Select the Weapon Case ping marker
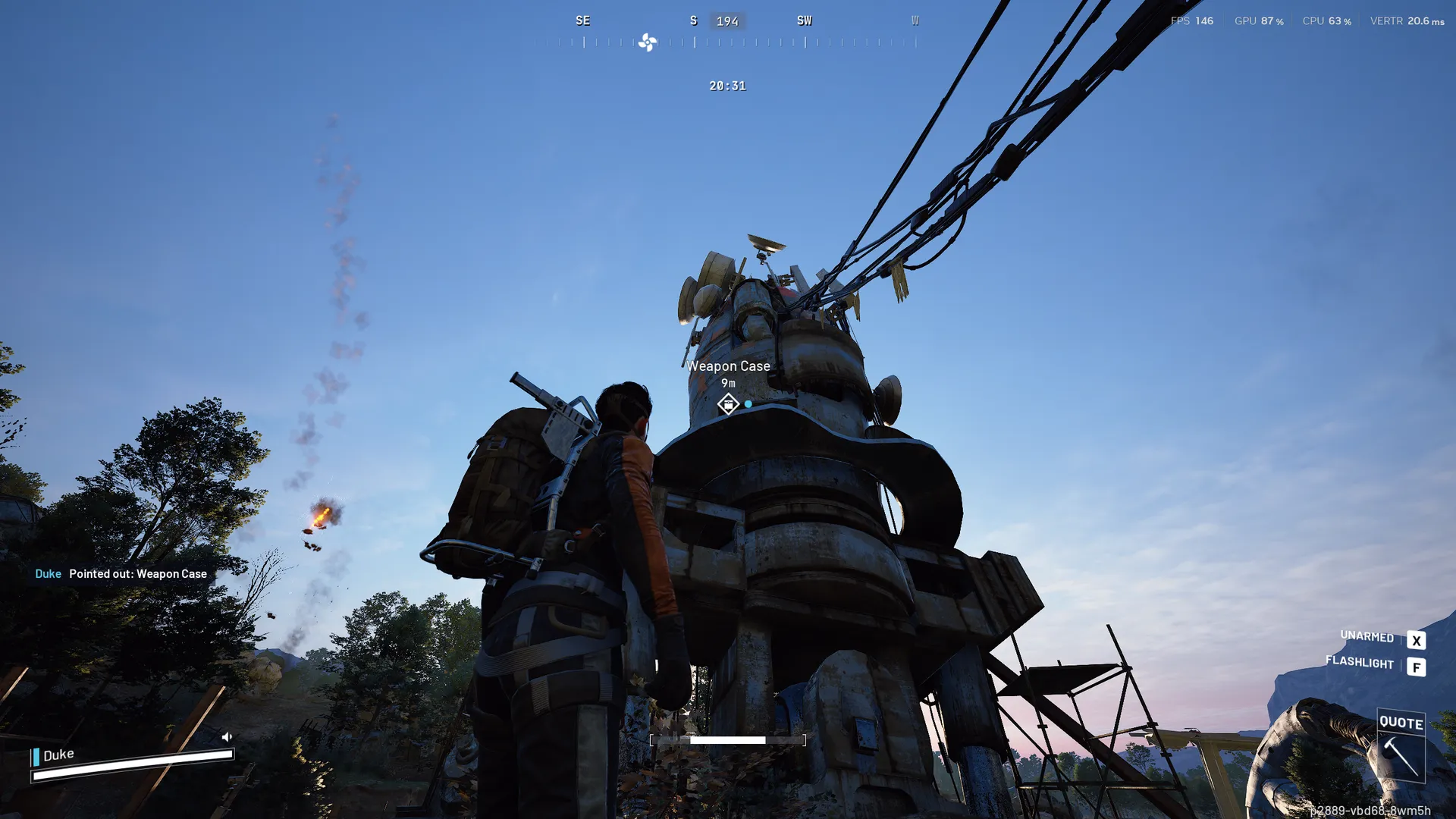The height and width of the screenshot is (819, 1456). [x=728, y=404]
